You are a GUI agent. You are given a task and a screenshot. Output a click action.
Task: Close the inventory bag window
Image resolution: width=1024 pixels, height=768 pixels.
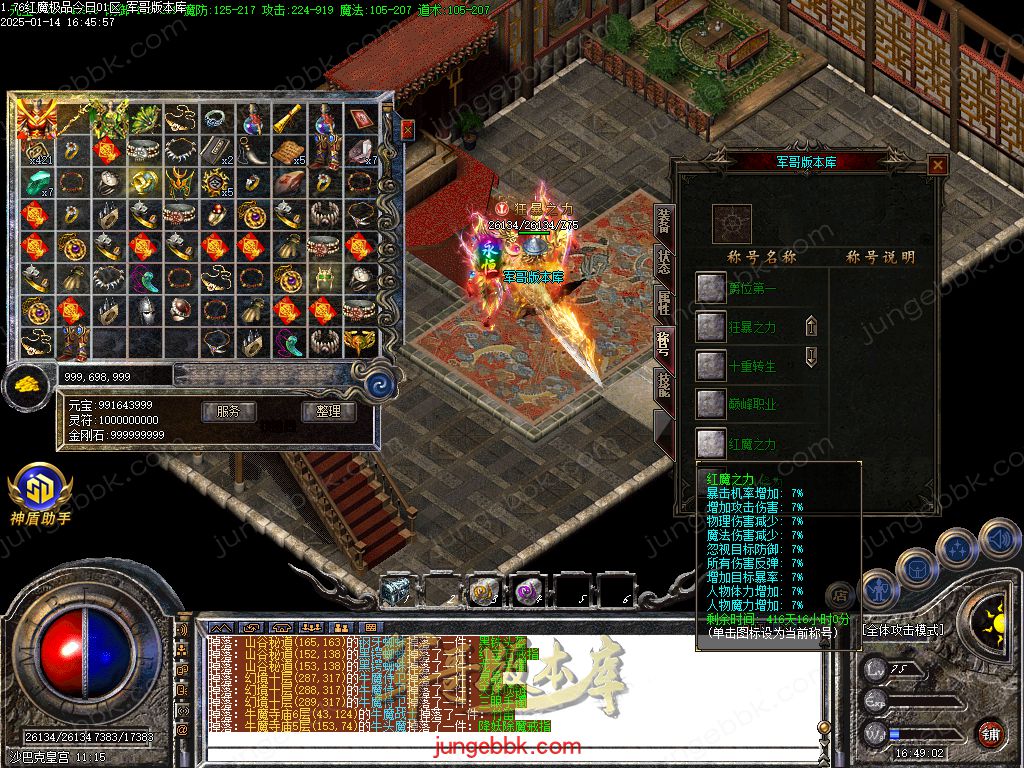pyautogui.click(x=407, y=129)
